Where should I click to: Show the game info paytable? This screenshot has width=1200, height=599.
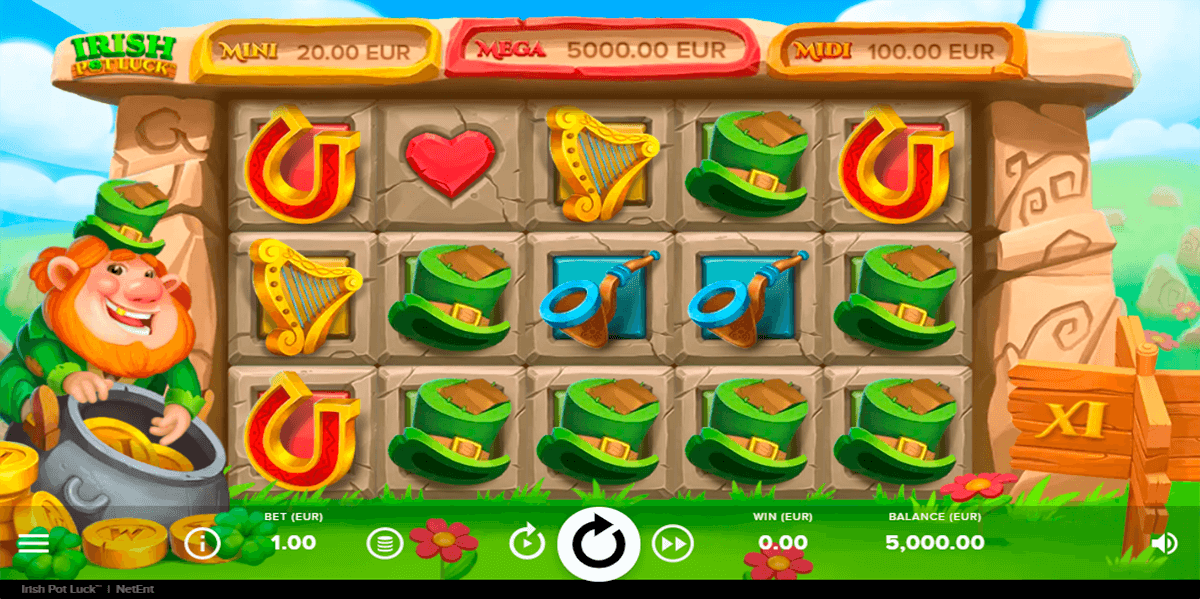(203, 543)
